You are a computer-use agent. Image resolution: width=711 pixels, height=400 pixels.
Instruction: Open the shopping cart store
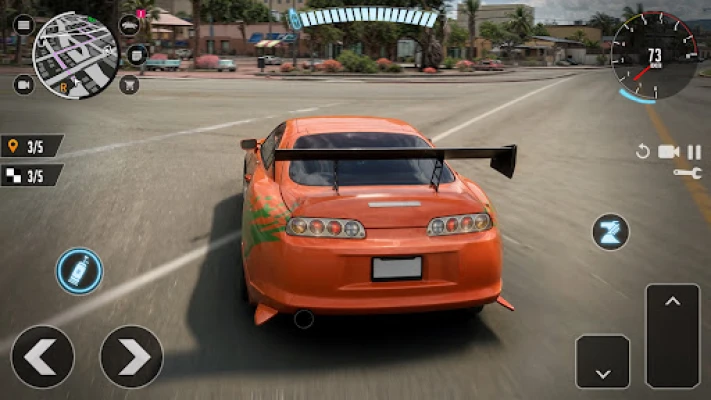coord(129,84)
